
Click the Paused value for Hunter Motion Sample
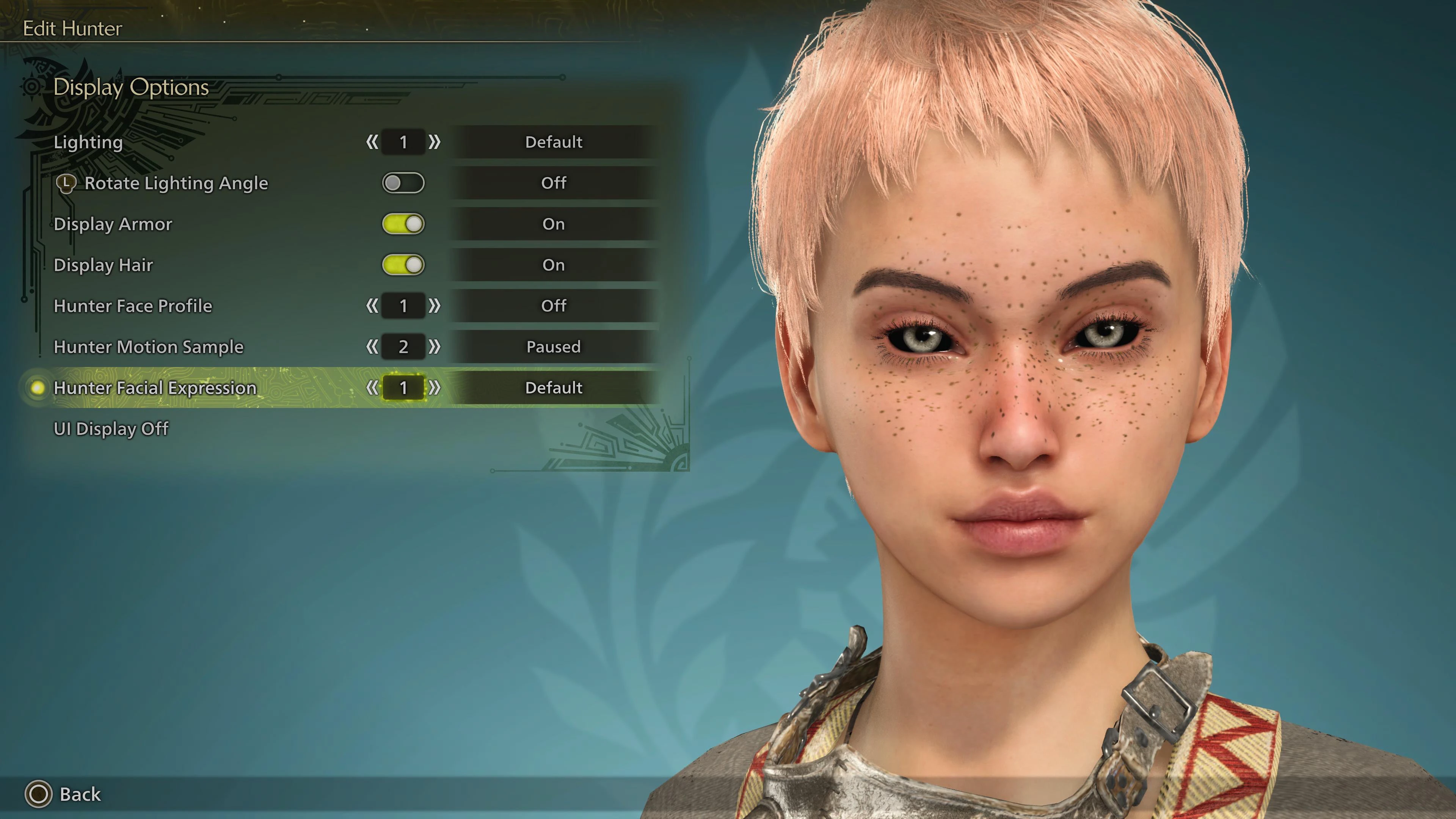(553, 347)
